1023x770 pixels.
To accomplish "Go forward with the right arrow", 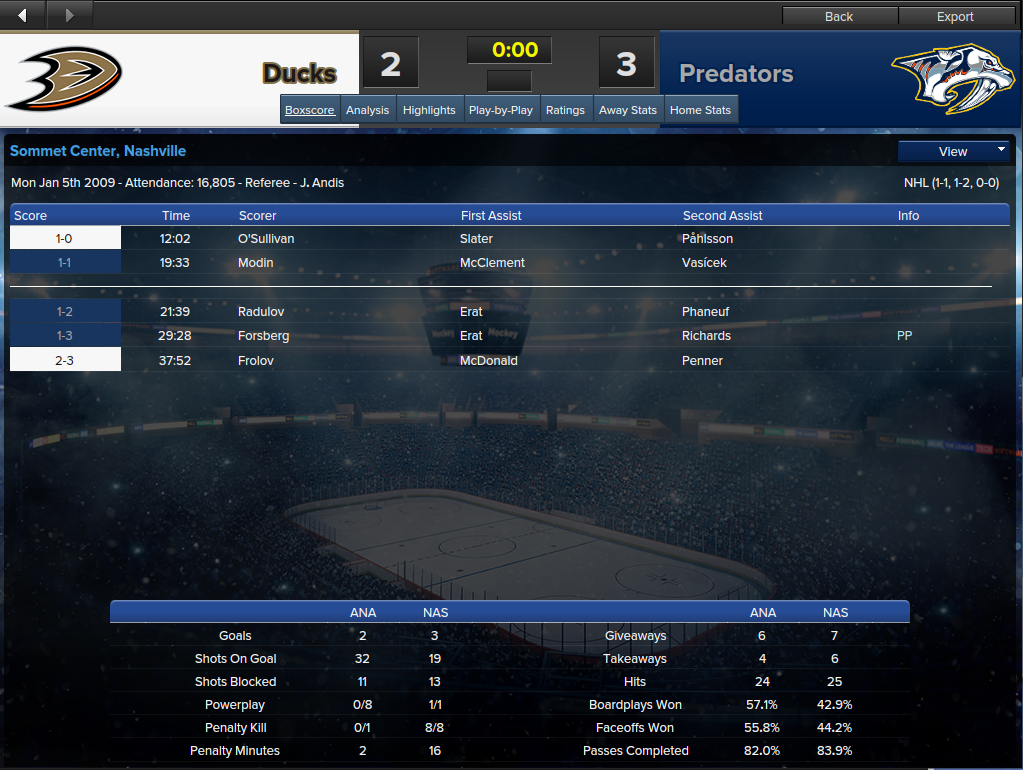I will pos(69,15).
